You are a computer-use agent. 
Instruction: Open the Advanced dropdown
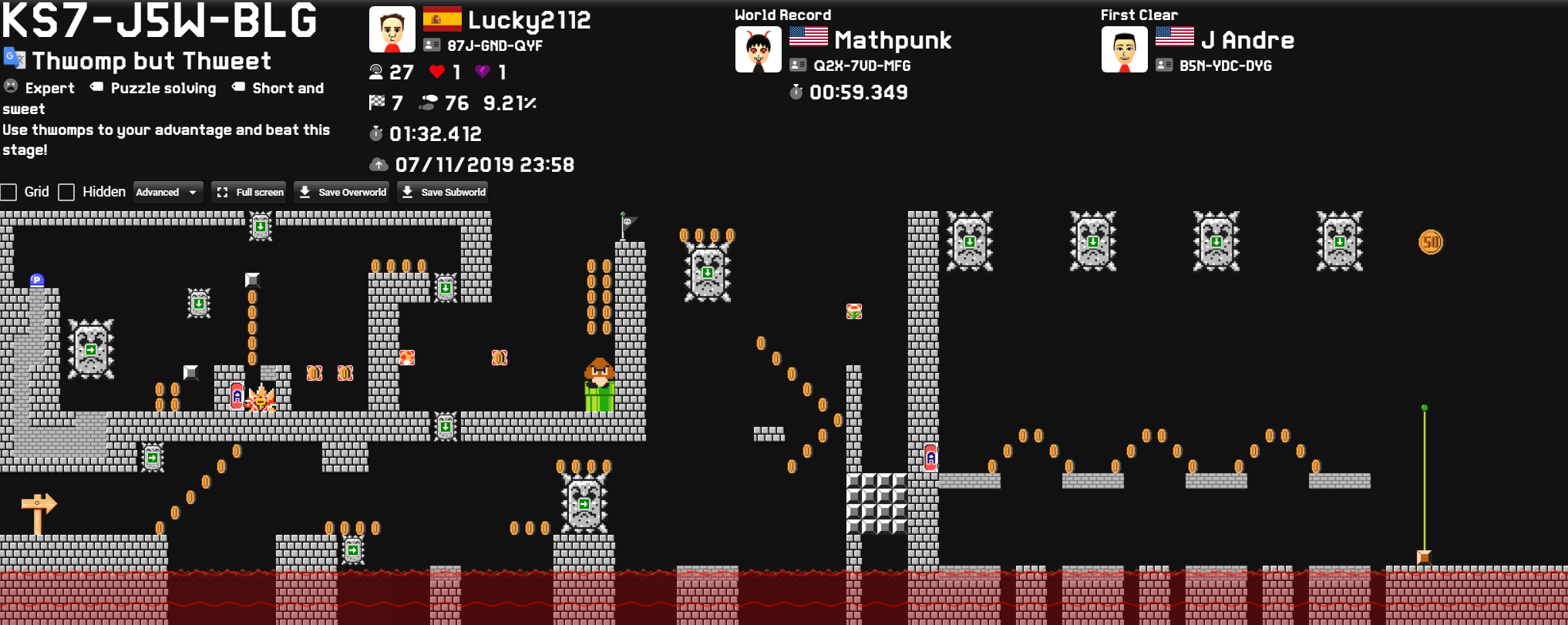pos(167,191)
